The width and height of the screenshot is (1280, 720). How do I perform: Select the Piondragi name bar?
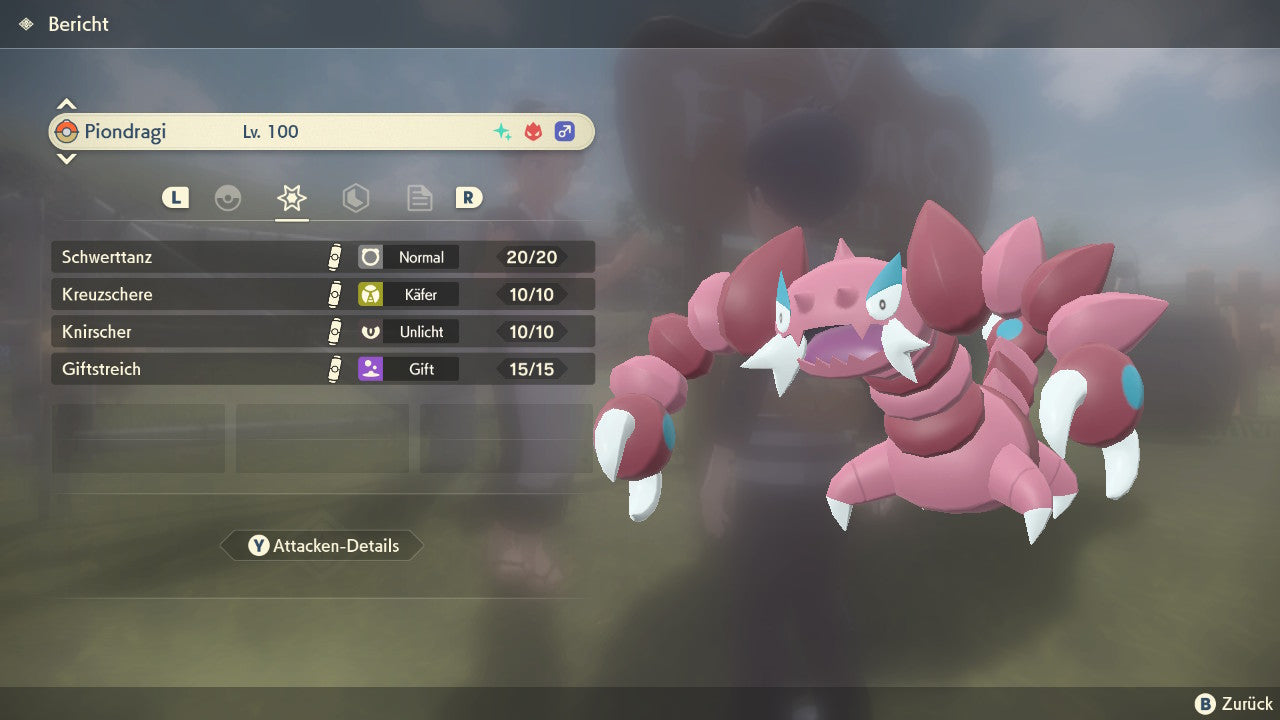(322, 132)
